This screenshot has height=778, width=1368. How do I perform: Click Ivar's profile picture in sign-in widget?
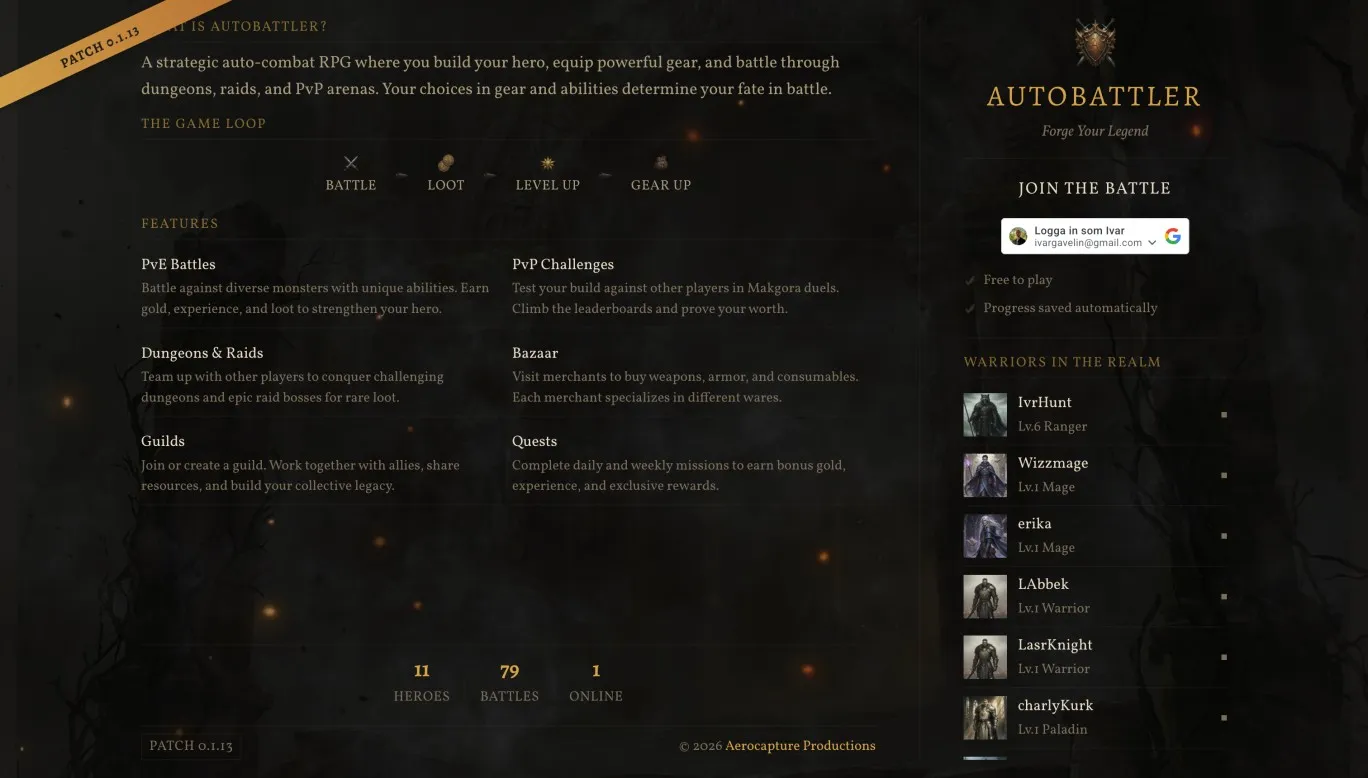coord(1018,235)
